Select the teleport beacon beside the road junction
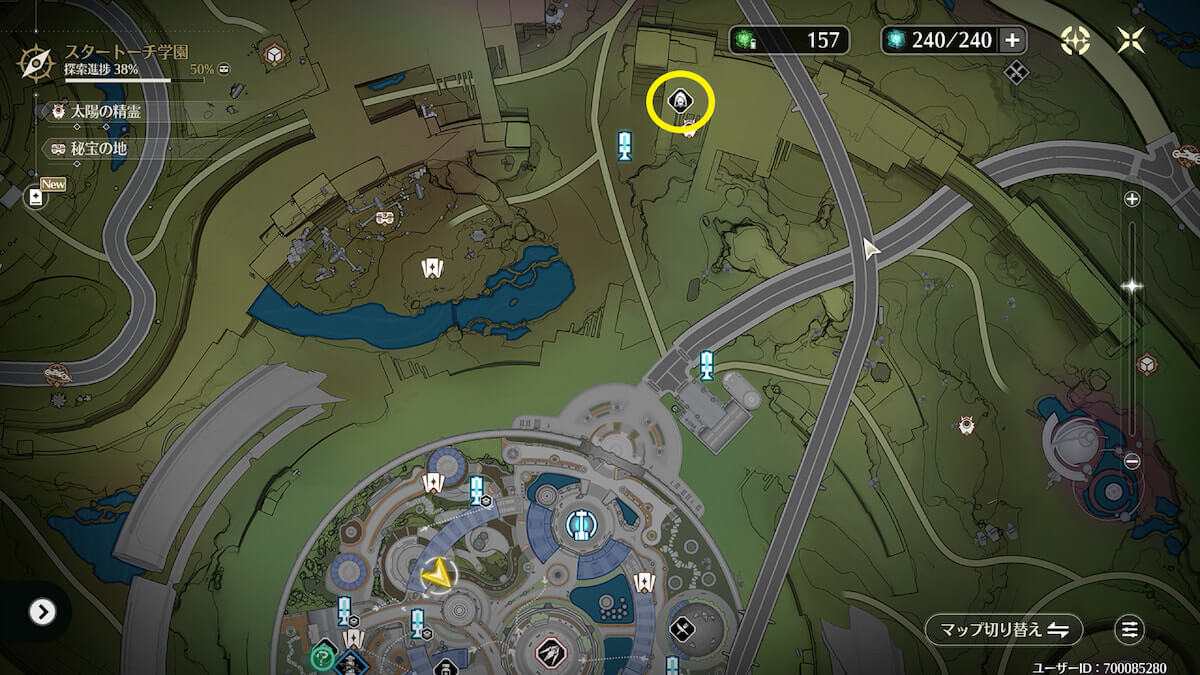 coord(707,364)
